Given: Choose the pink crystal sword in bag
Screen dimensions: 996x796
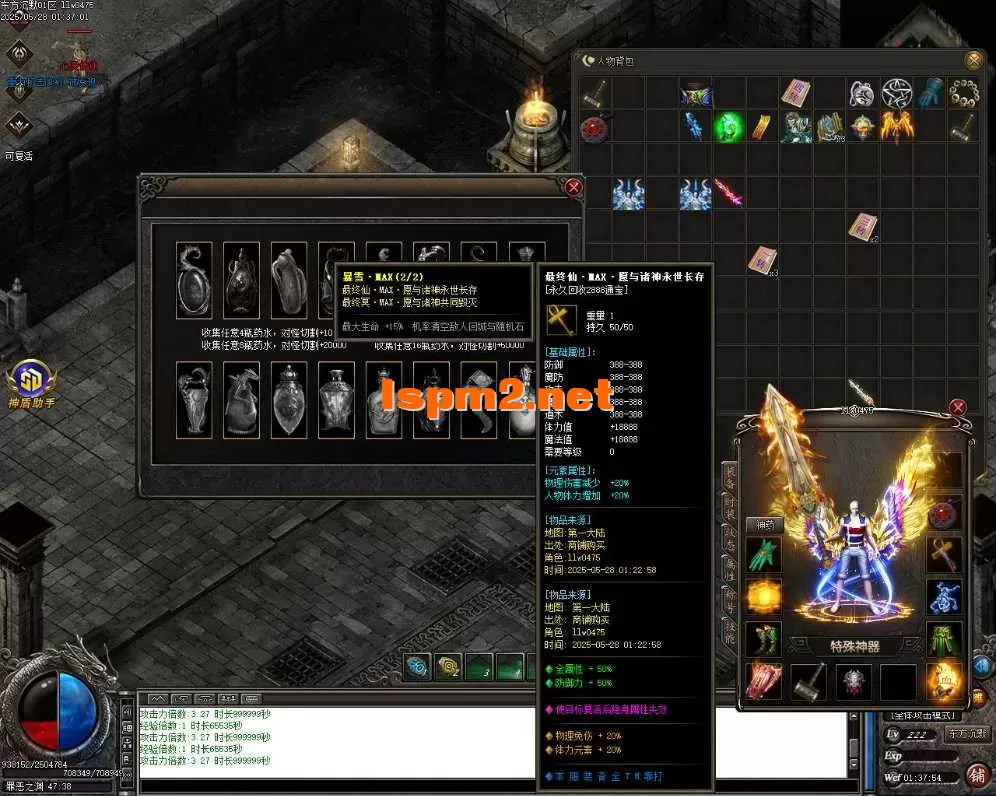Looking at the screenshot, I should [728, 192].
